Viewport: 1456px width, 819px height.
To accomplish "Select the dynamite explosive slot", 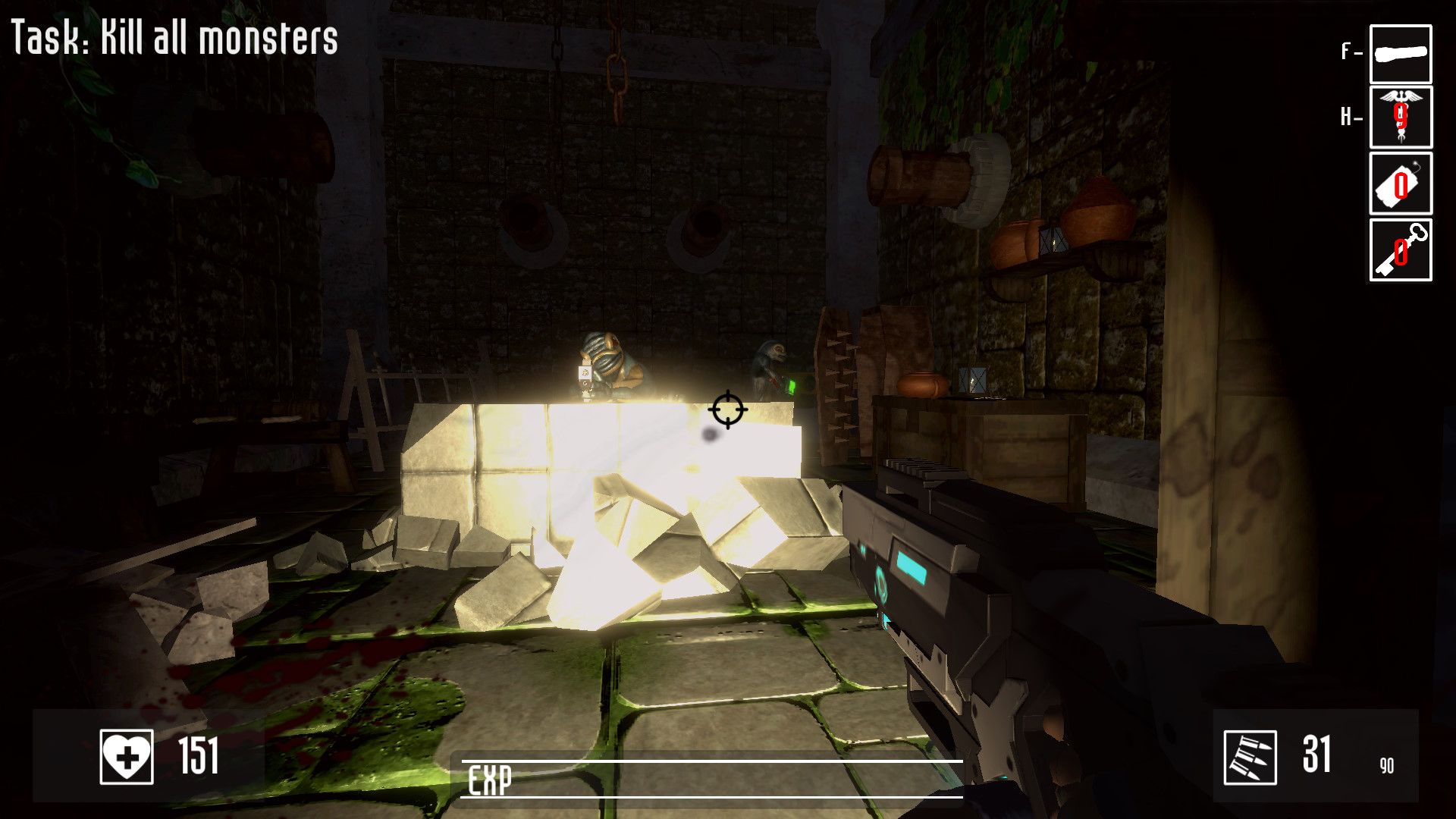I will [1400, 184].
